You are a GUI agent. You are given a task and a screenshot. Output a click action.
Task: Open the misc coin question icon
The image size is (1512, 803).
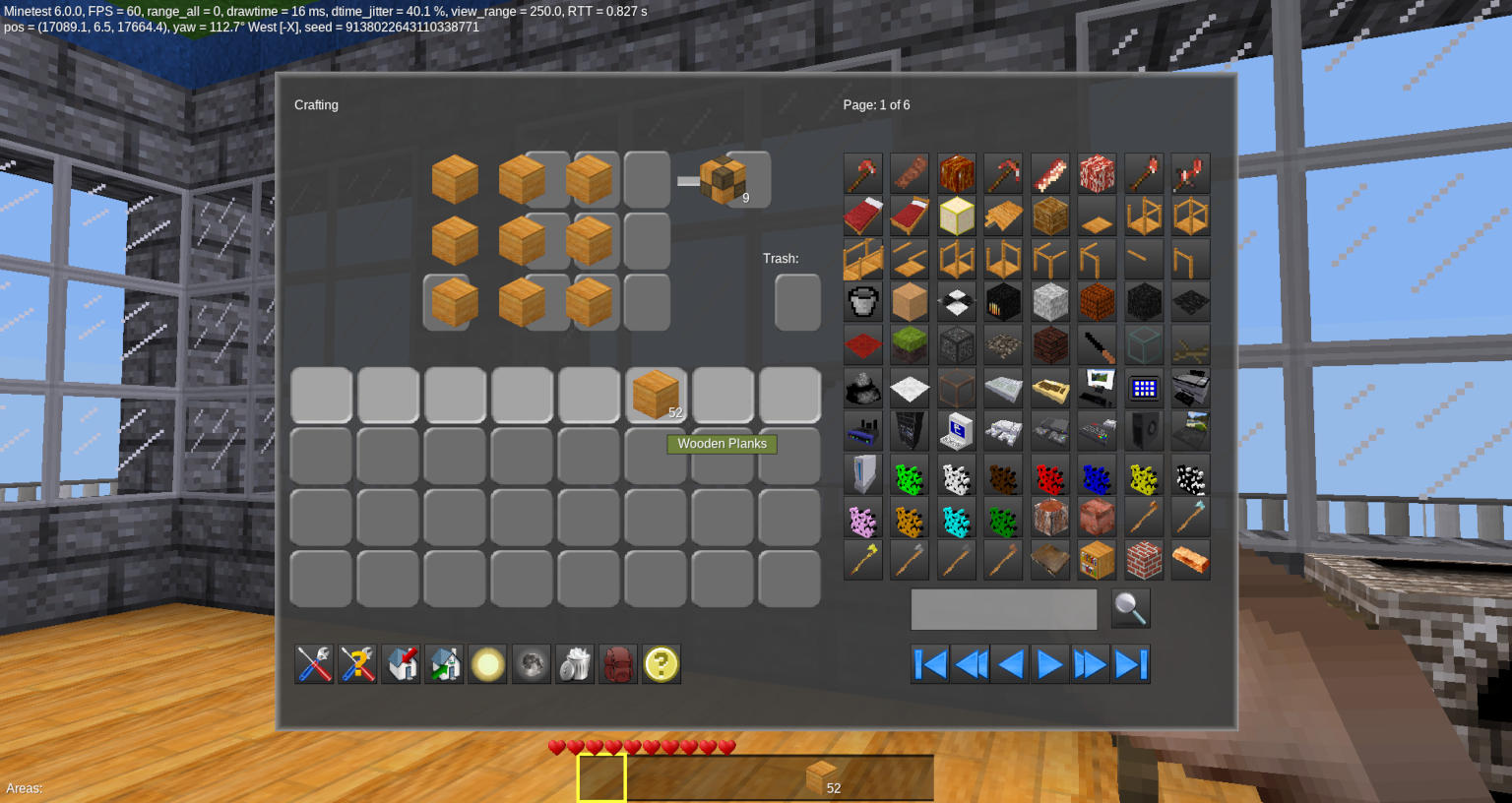pyautogui.click(x=661, y=664)
